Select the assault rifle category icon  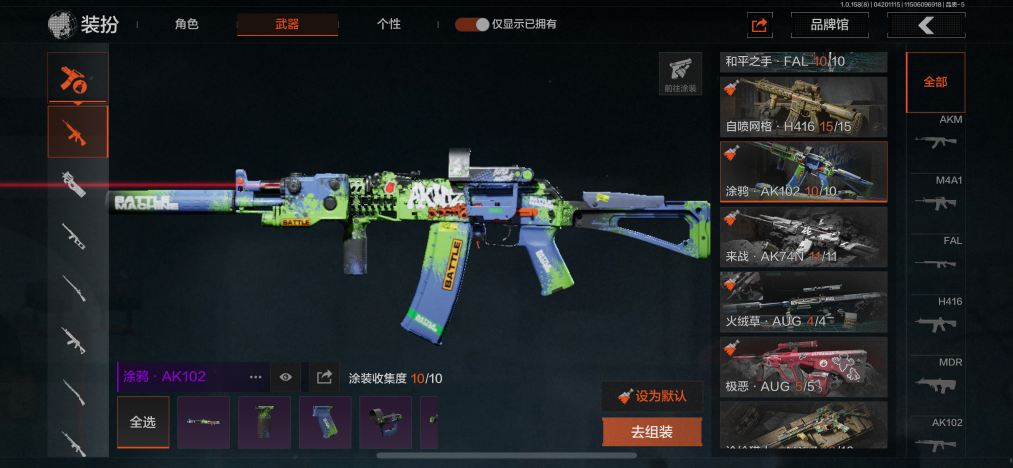coord(78,131)
